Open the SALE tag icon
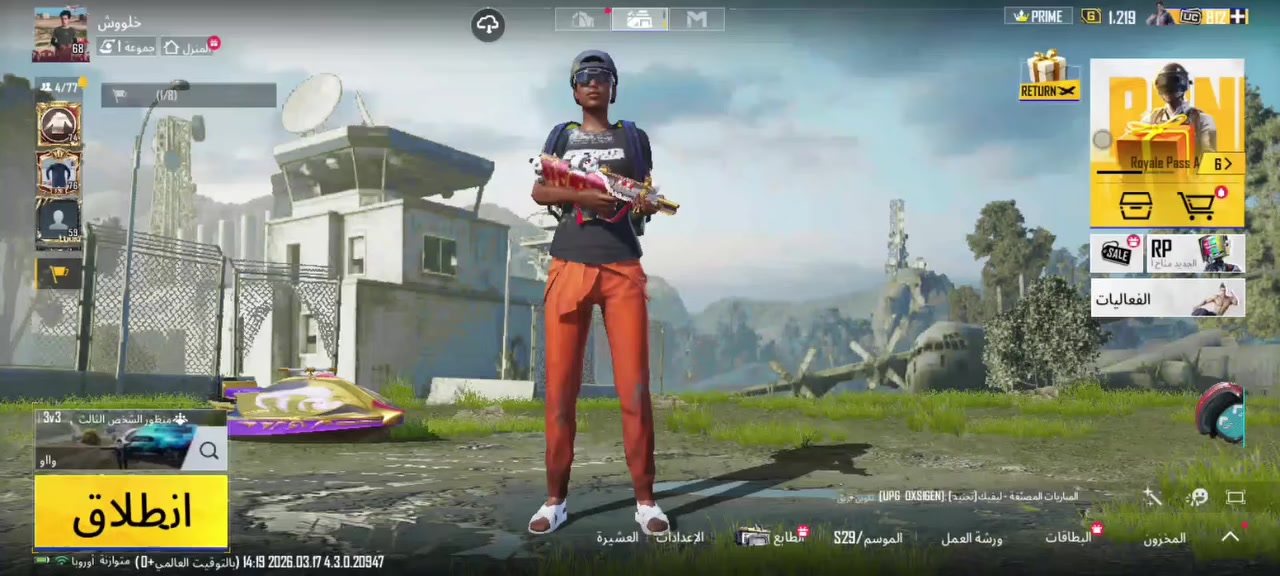 tap(1117, 254)
